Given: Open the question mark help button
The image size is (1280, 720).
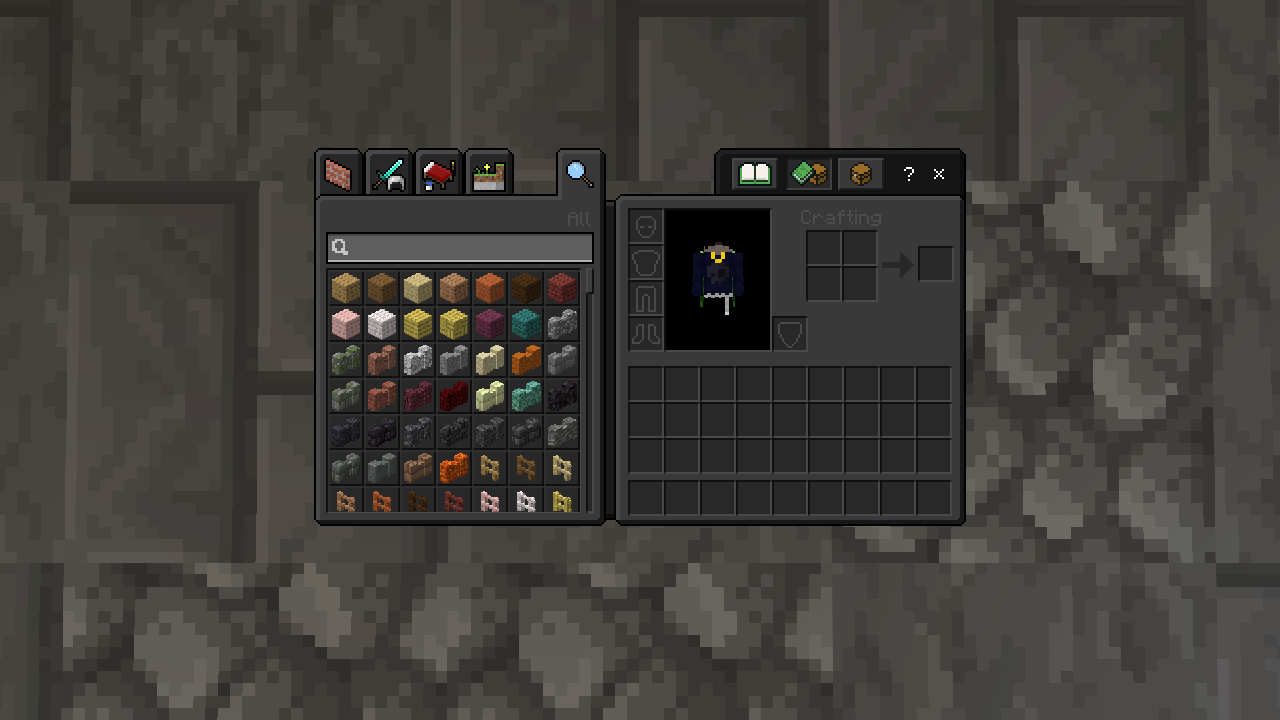Looking at the screenshot, I should click(908, 174).
